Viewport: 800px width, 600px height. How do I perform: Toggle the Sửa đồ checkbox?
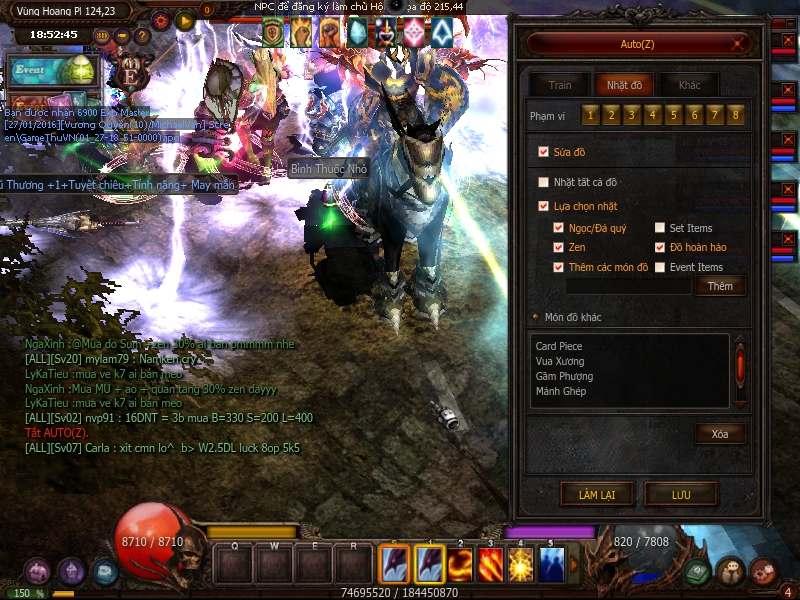coord(544,152)
